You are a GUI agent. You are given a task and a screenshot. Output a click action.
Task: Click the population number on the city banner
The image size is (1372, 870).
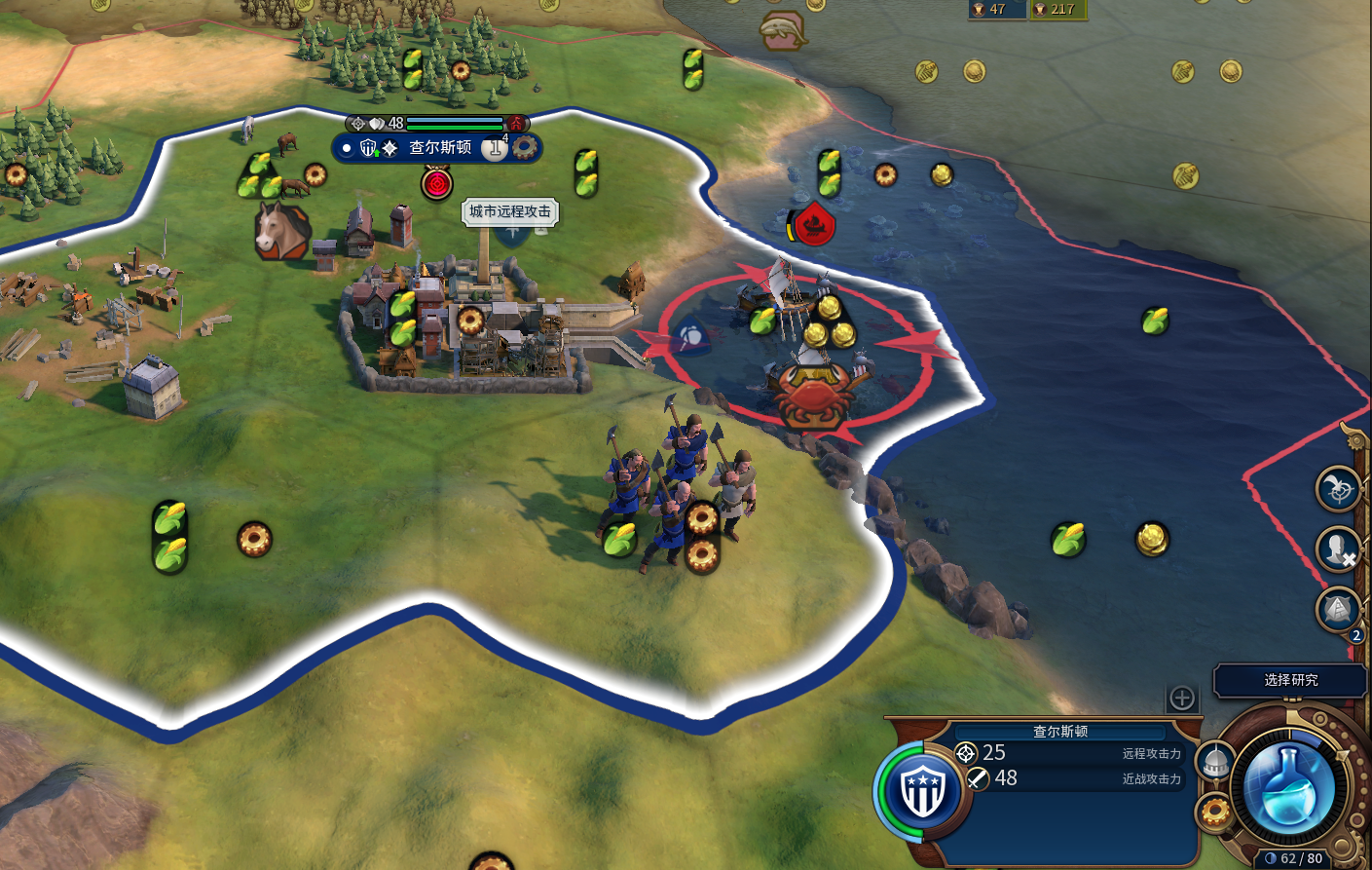pyautogui.click(x=495, y=148)
